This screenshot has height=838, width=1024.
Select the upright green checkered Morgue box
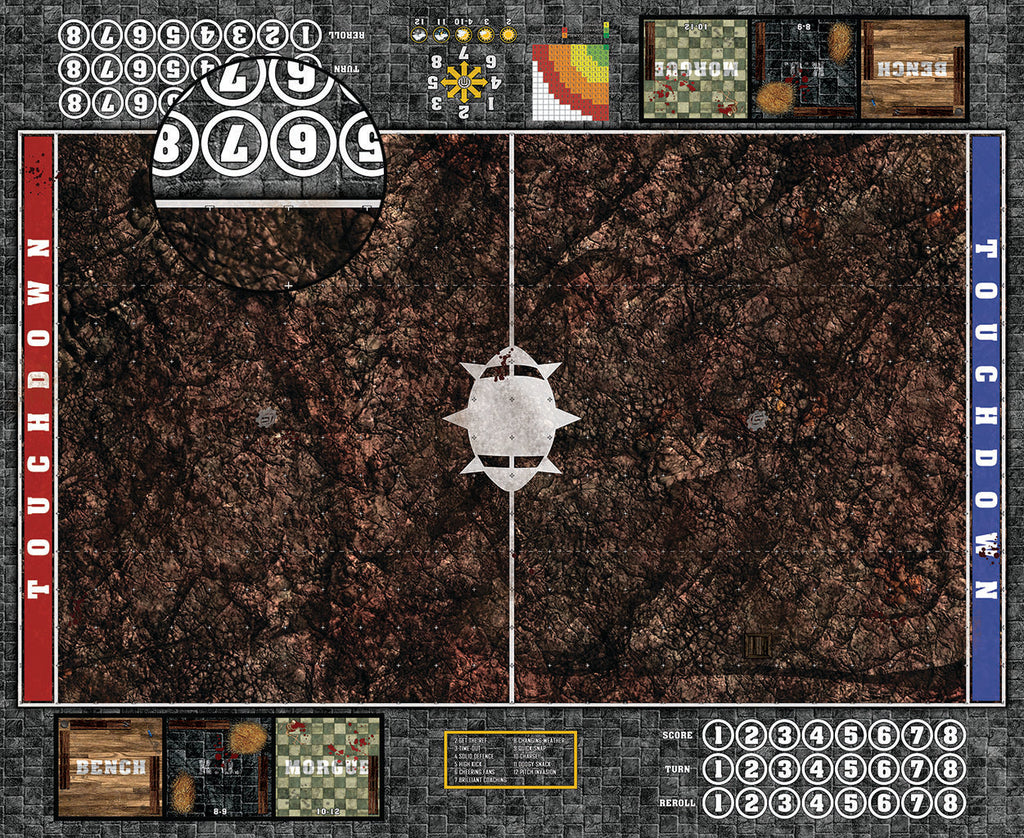(328, 766)
